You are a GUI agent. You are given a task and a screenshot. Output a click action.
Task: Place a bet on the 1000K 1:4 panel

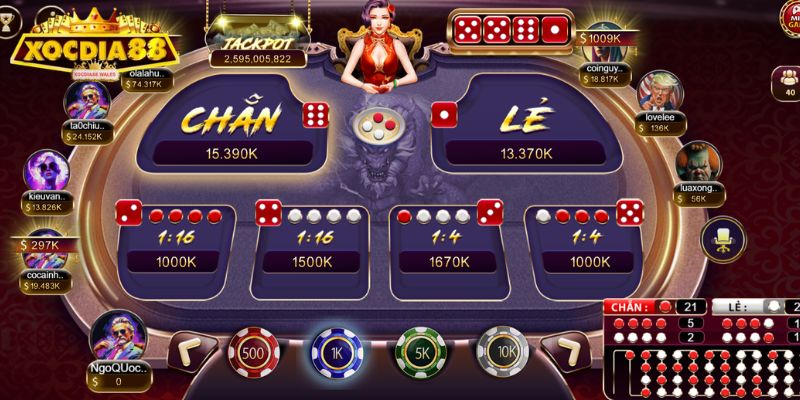(584, 243)
